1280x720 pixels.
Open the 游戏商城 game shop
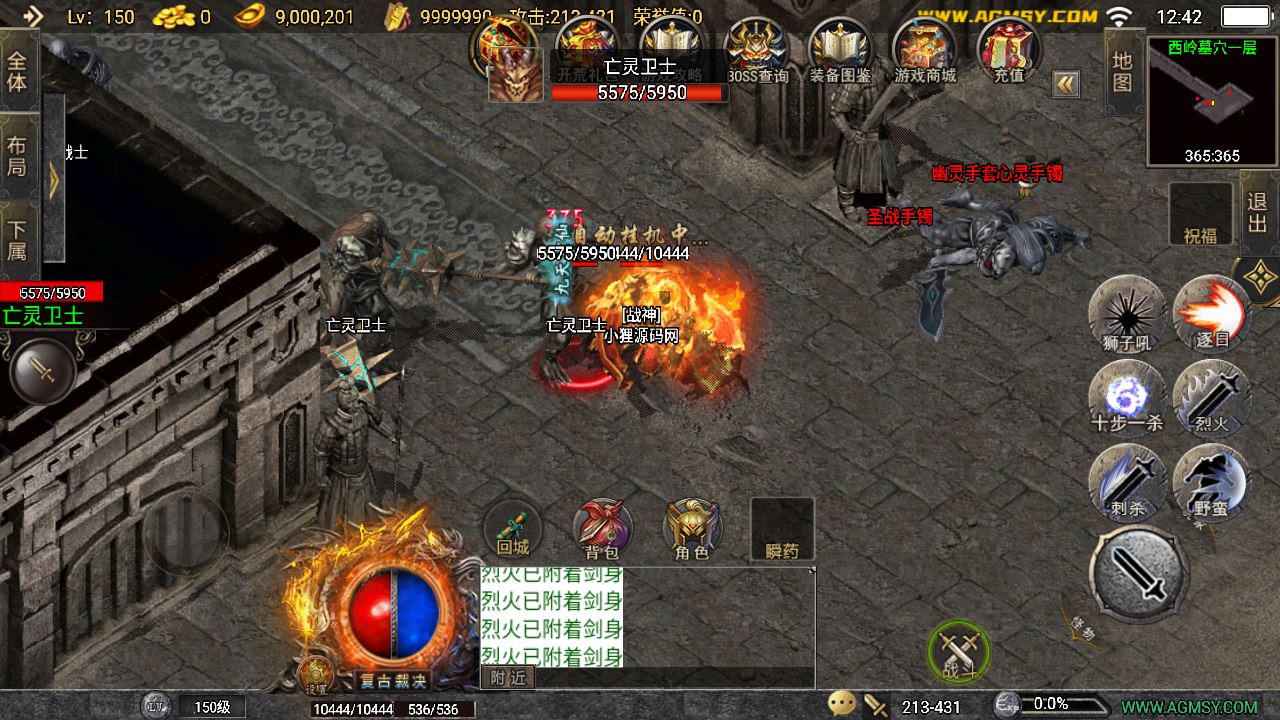pyautogui.click(x=925, y=50)
